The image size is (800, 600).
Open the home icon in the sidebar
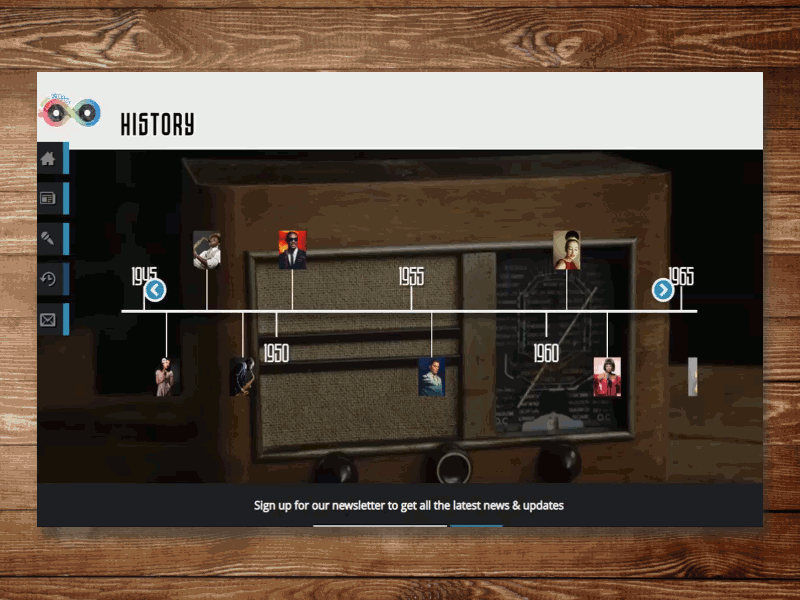click(x=48, y=159)
